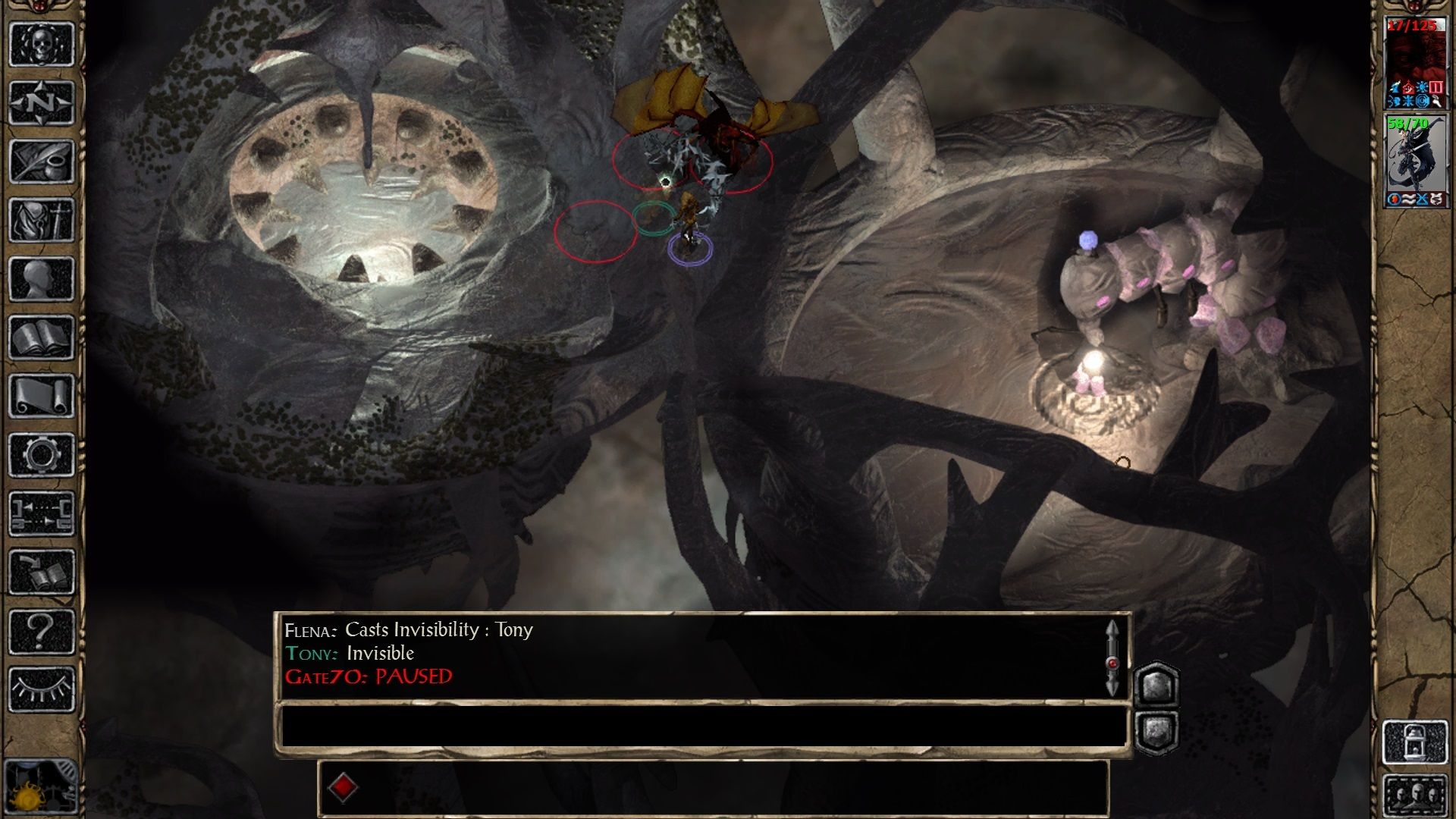Toggle the lantern party AI button
1456x819 pixels.
pyautogui.click(x=1416, y=742)
